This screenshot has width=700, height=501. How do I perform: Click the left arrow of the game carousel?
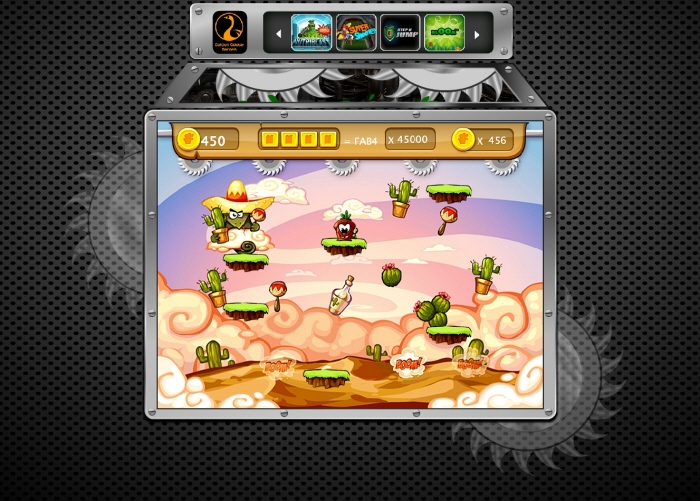(278, 34)
